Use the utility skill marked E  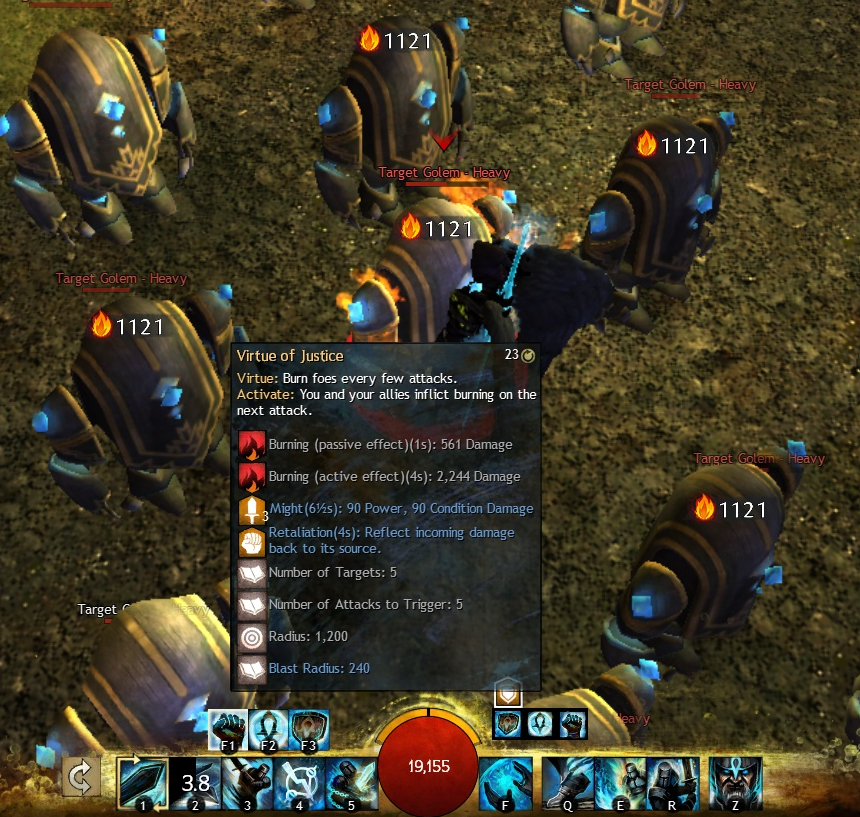tap(620, 780)
